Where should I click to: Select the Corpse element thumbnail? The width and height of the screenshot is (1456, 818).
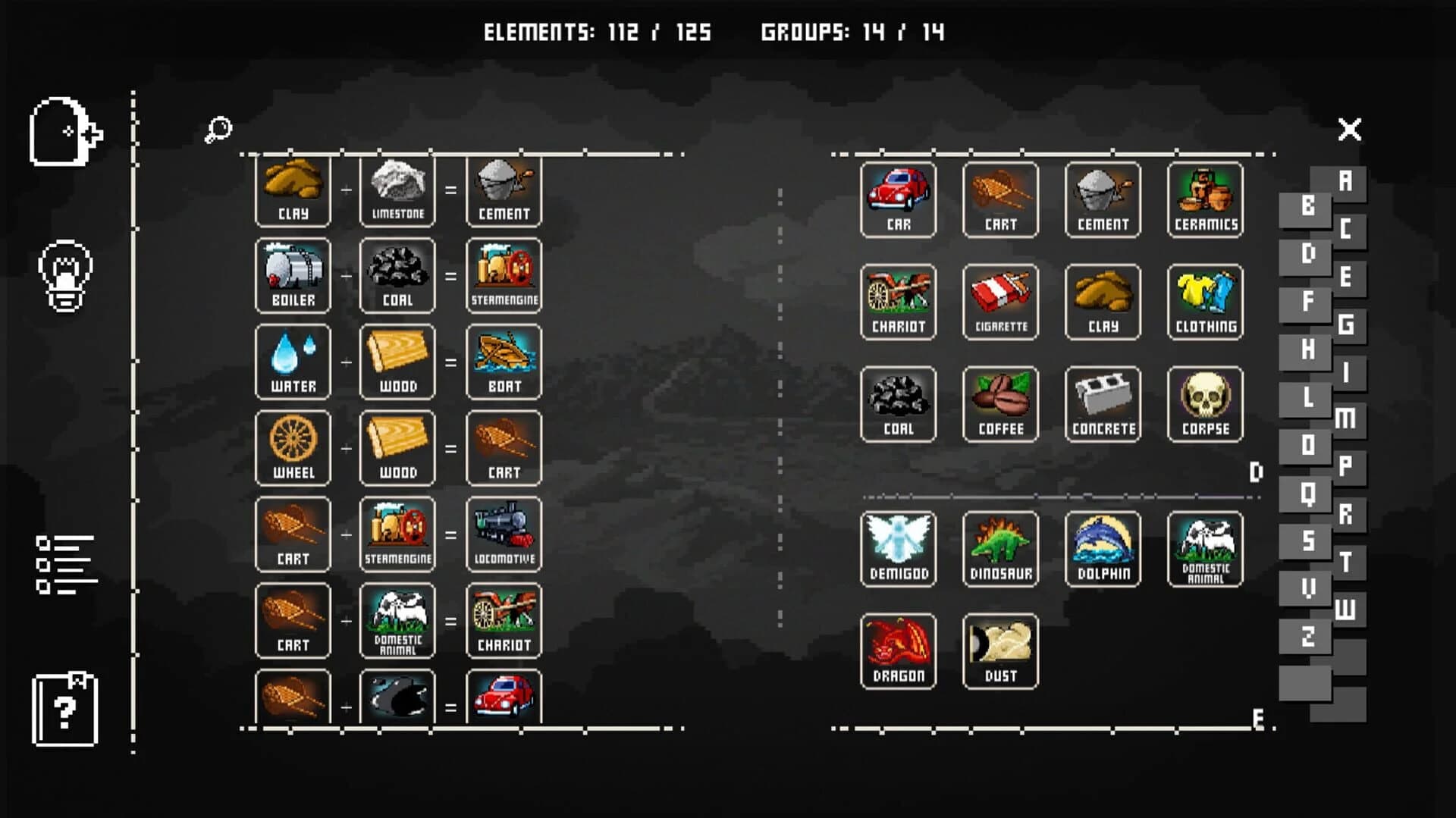[x=1204, y=403]
